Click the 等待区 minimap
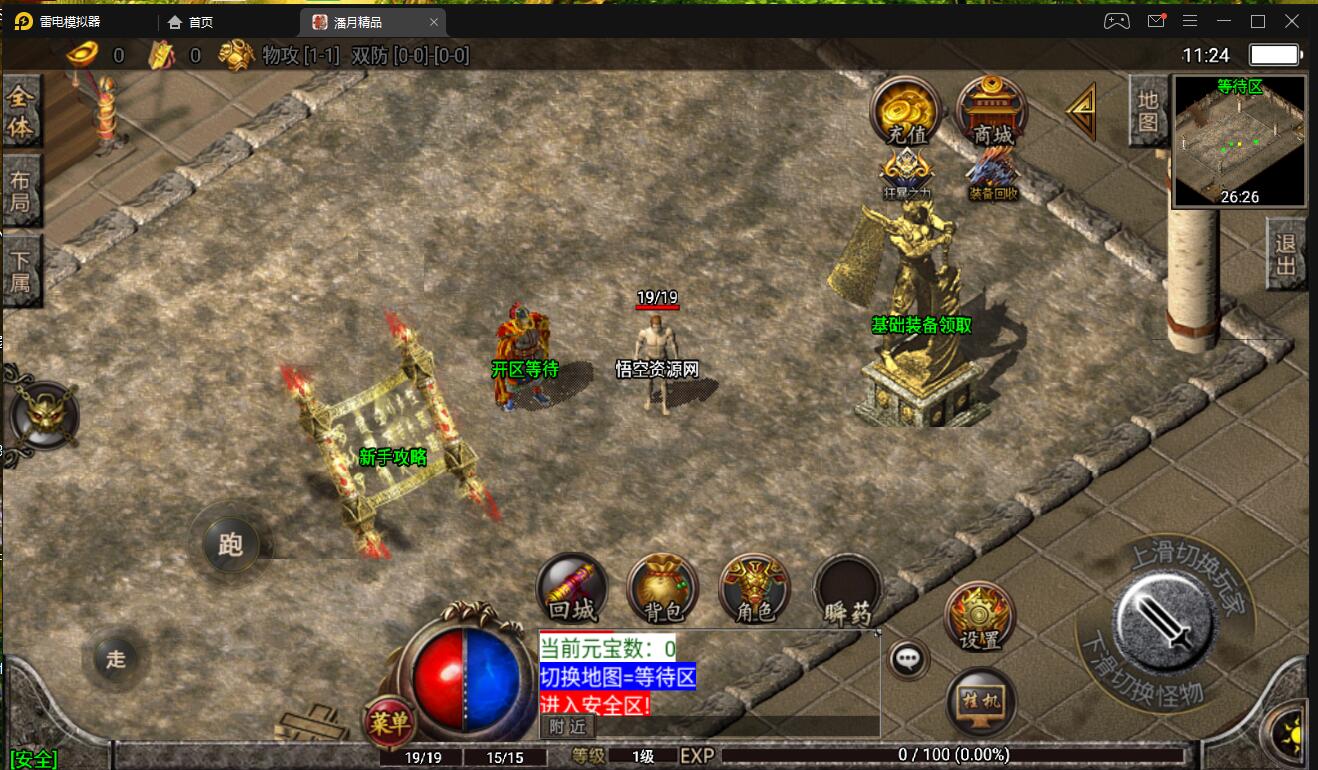 (1239, 141)
